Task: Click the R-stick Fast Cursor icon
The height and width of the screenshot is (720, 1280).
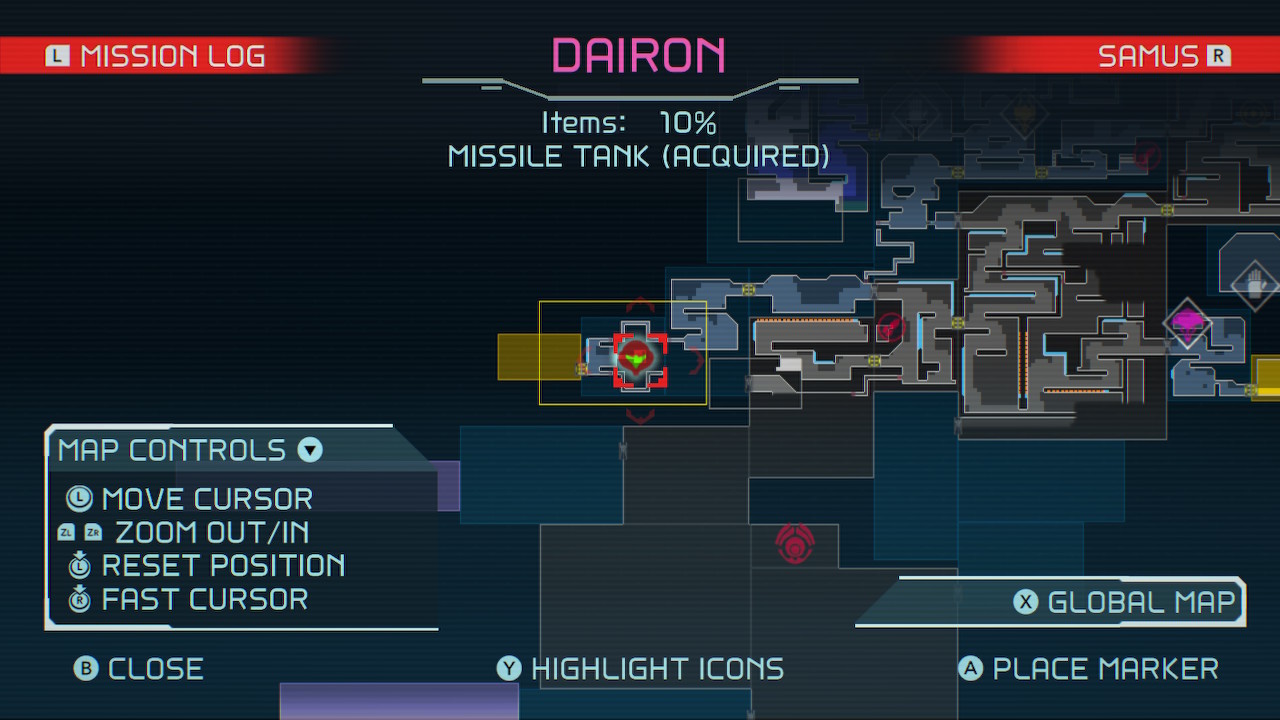Action: [78, 599]
